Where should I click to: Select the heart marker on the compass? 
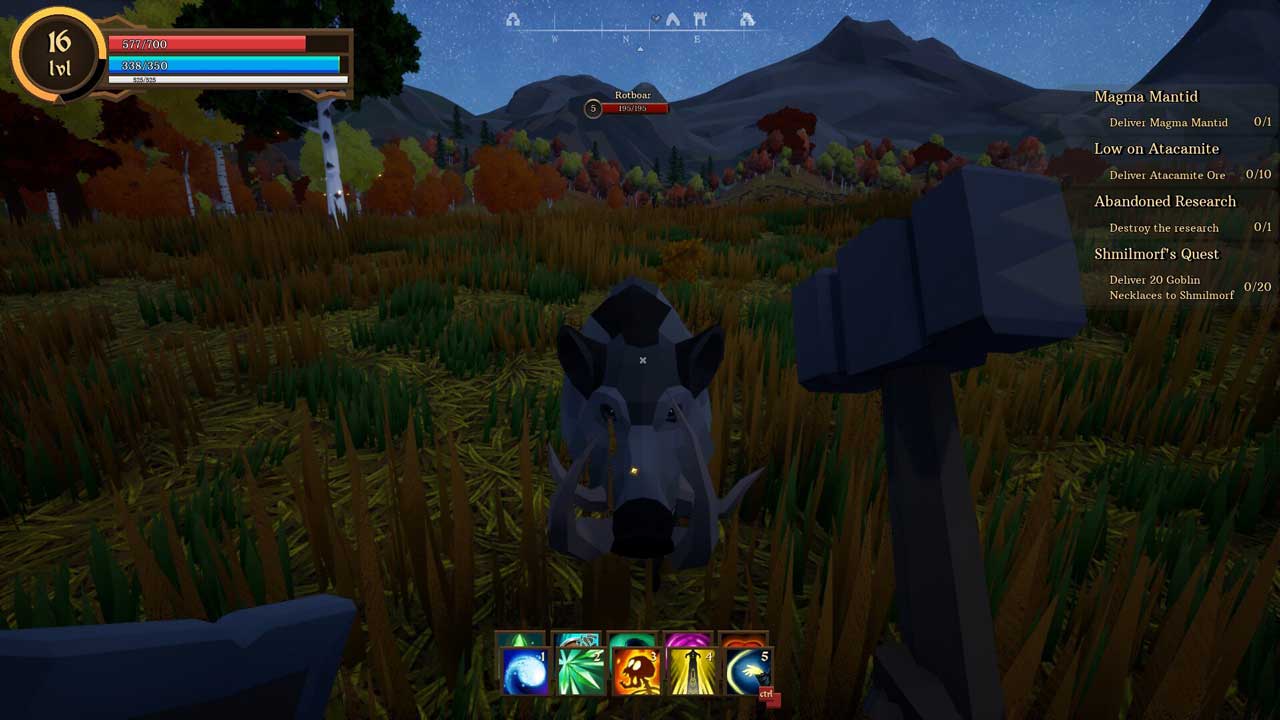point(656,18)
